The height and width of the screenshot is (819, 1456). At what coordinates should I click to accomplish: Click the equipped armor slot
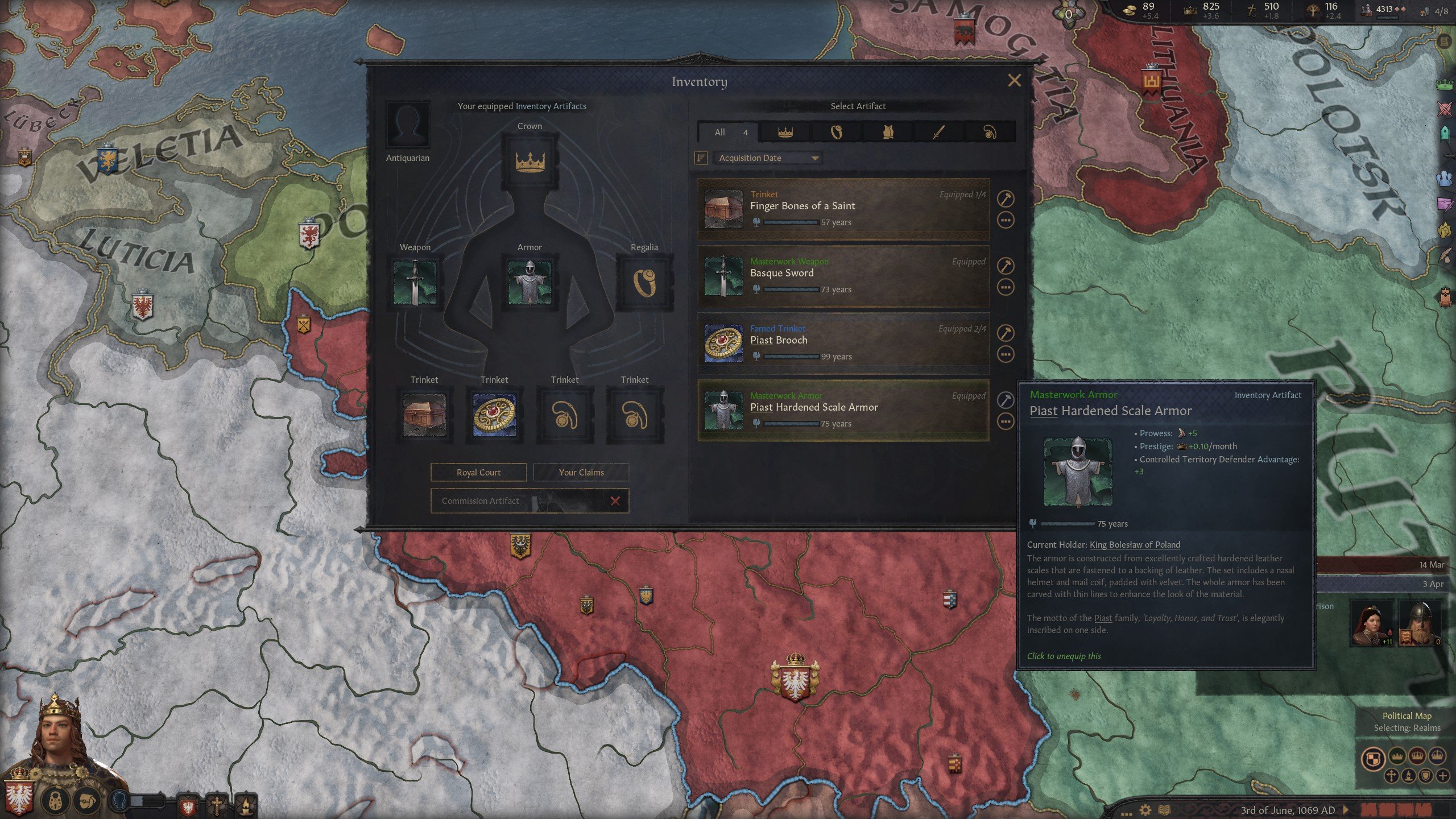530,283
